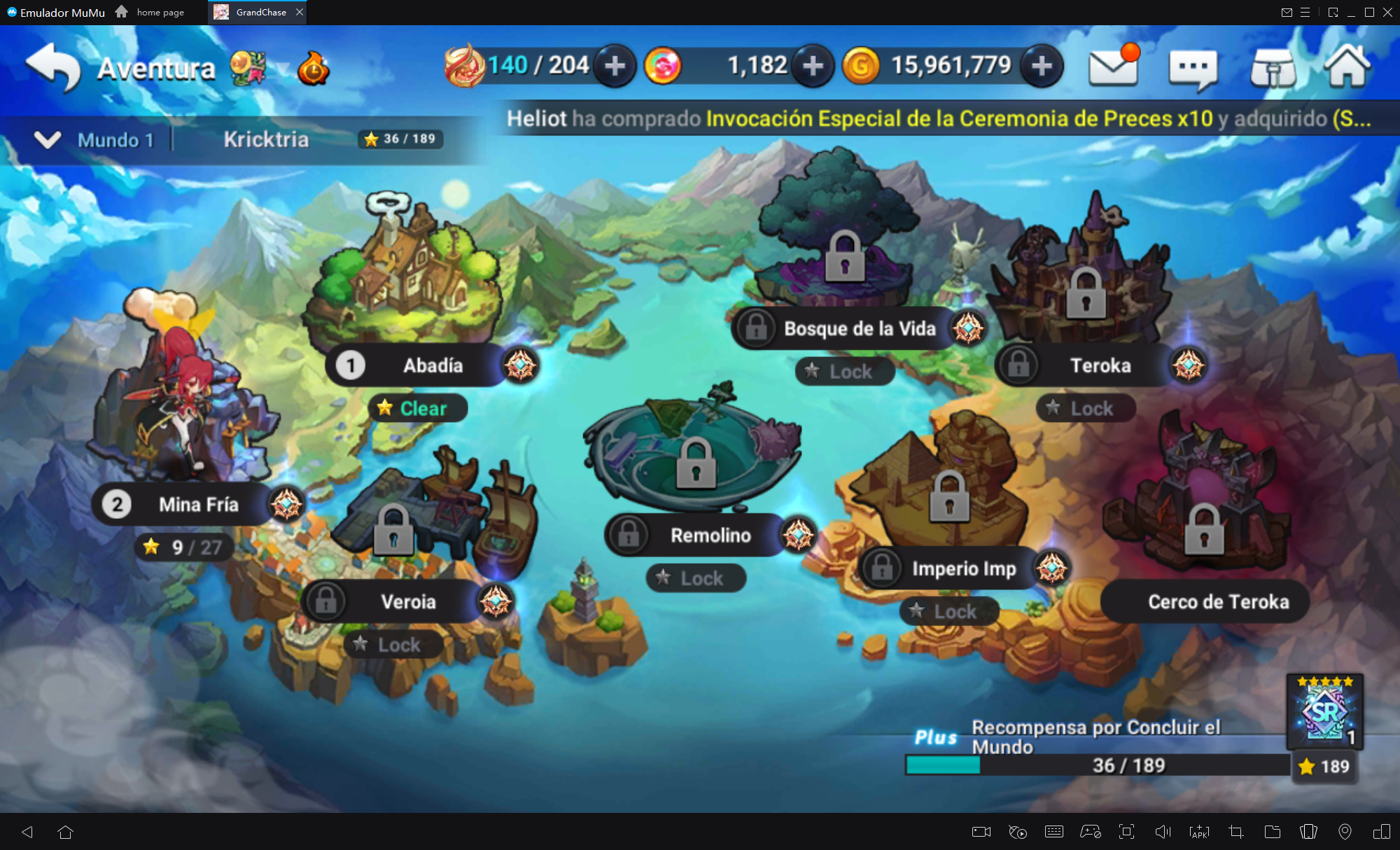Viewport: 1400px width, 850px height.
Task: Open the chat speech bubble
Action: tap(1193, 69)
